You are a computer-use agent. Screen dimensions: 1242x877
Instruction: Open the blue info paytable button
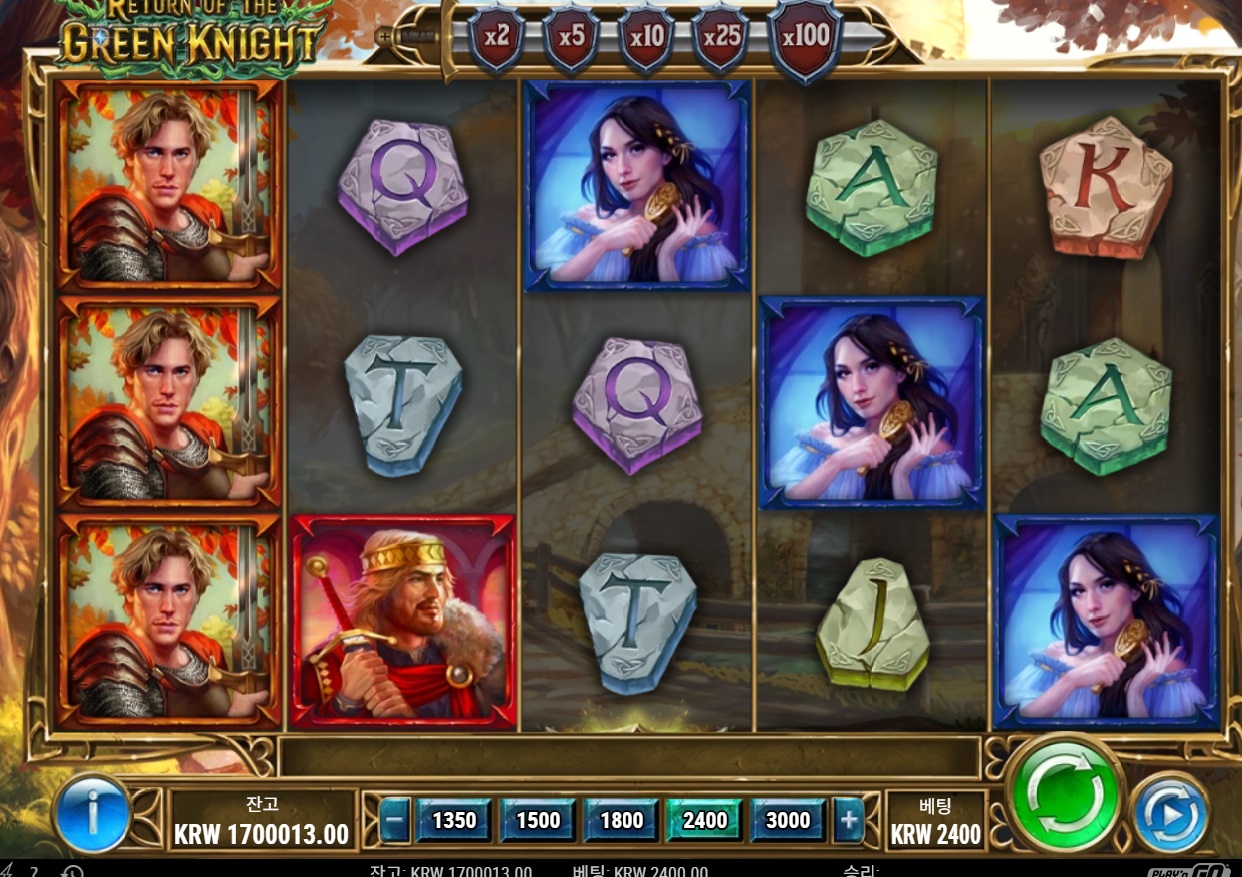point(93,816)
